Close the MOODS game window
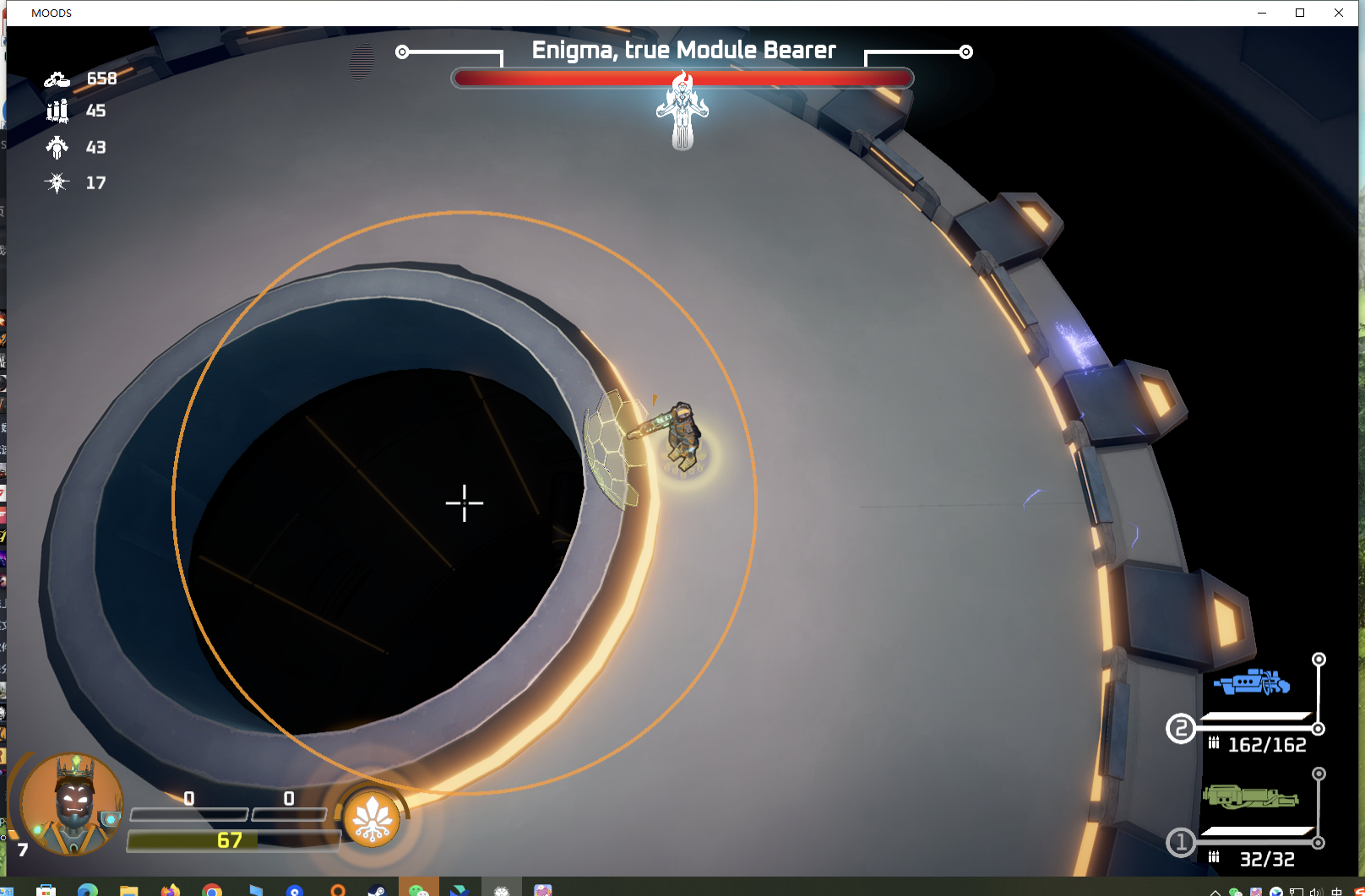 click(x=1339, y=13)
